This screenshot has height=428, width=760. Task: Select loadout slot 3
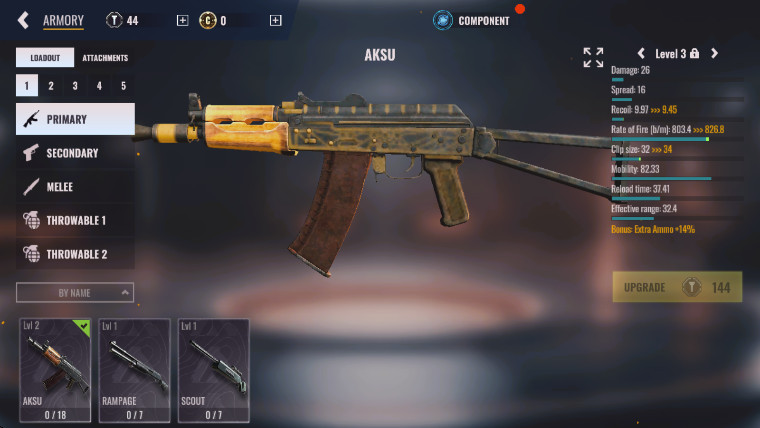(x=75, y=86)
